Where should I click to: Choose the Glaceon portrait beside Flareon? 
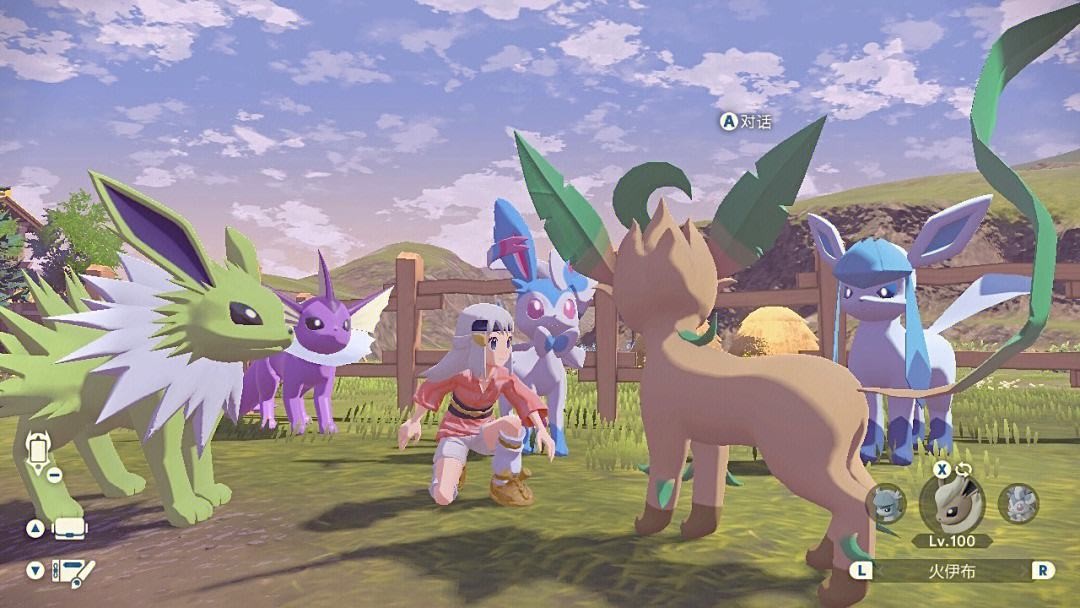[886, 502]
